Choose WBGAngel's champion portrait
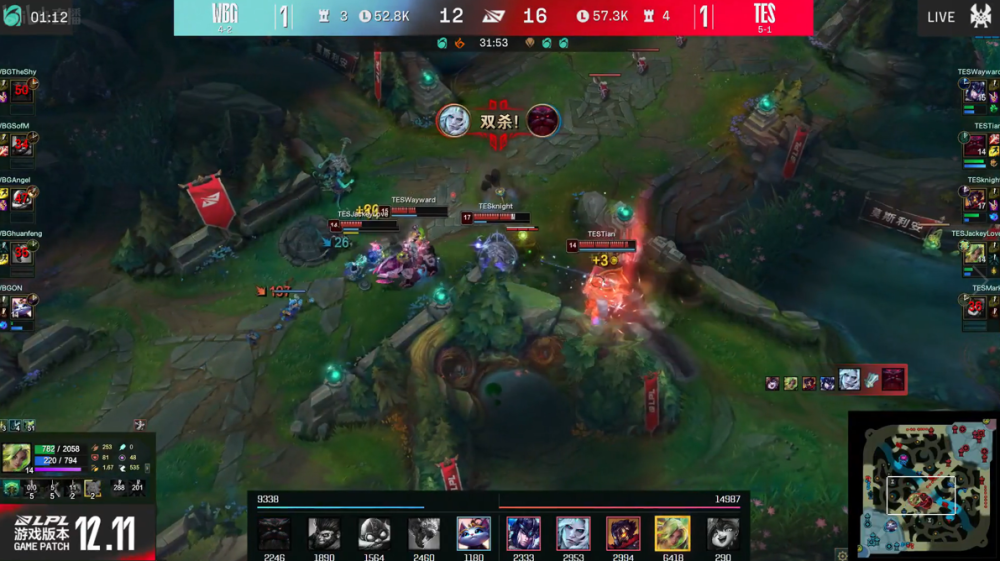Image resolution: width=1000 pixels, height=561 pixels. coord(19,199)
